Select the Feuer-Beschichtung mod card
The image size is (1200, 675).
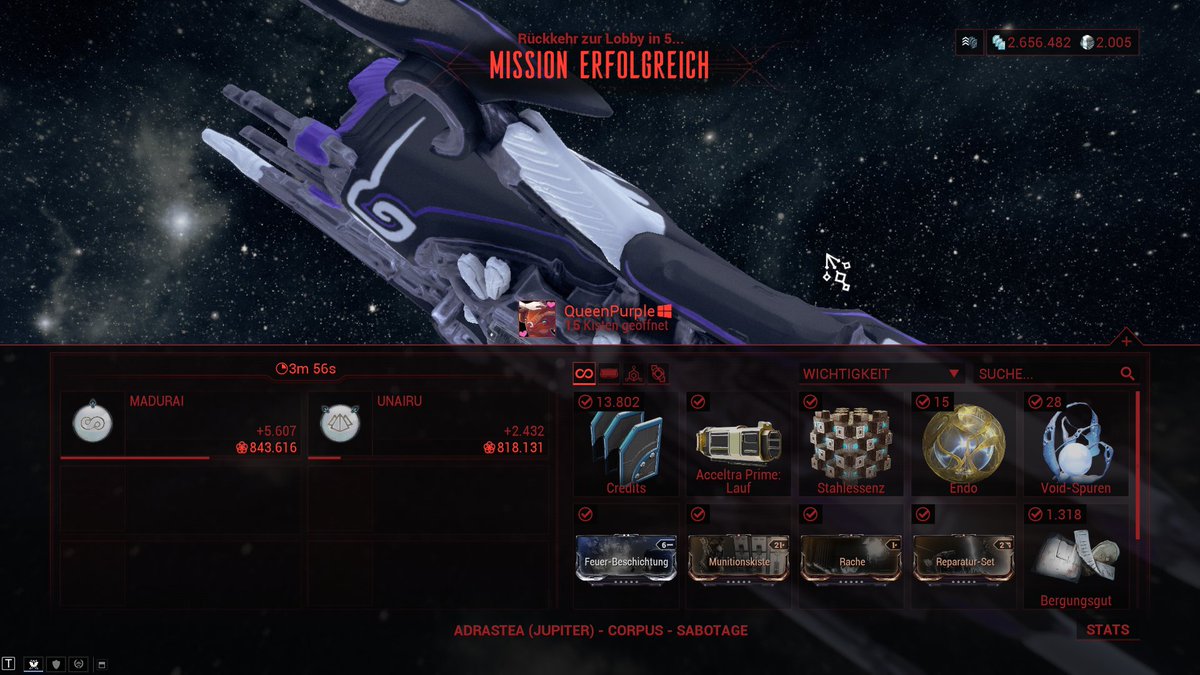pyautogui.click(x=626, y=558)
